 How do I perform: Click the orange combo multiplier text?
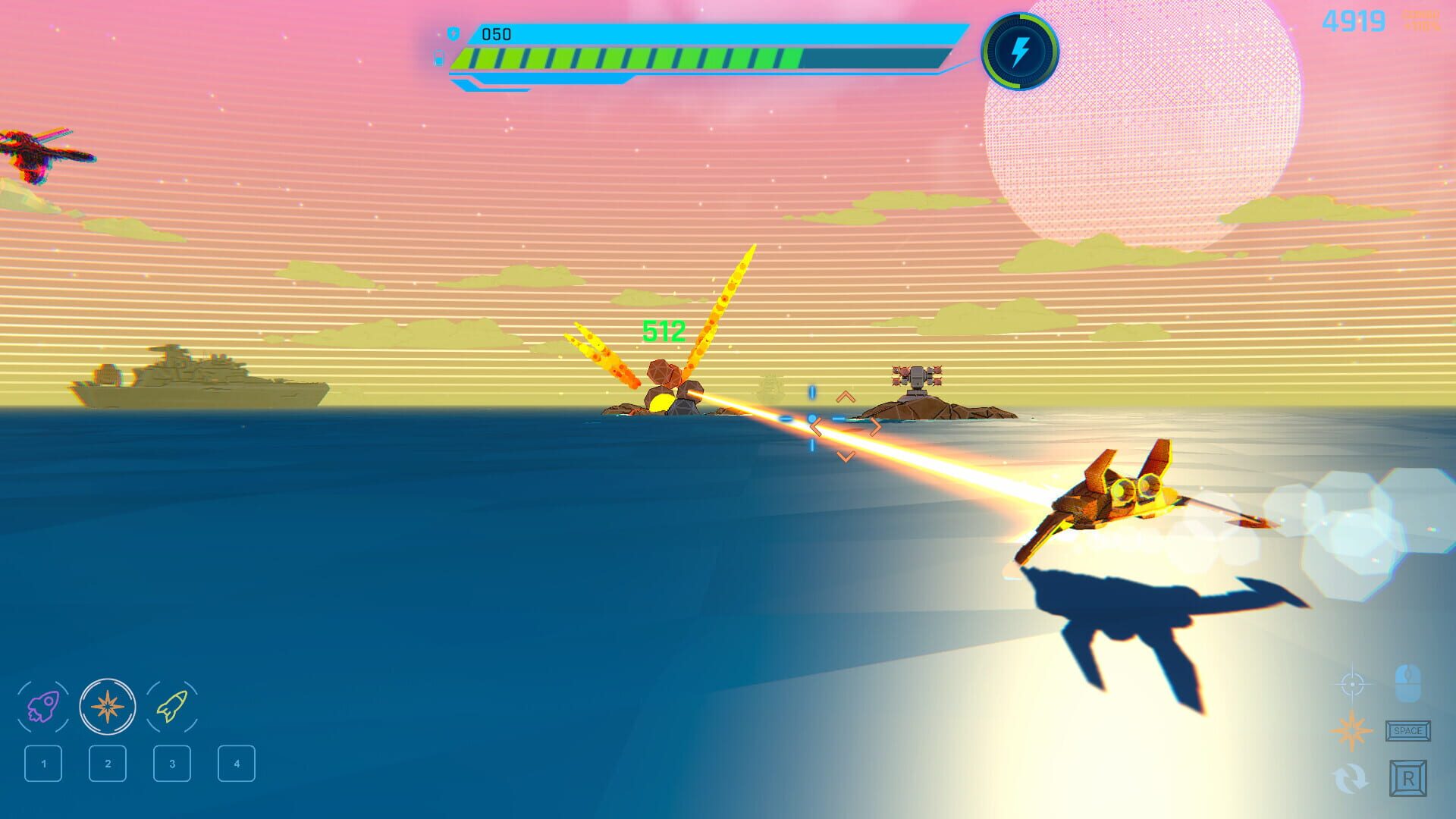1421,21
